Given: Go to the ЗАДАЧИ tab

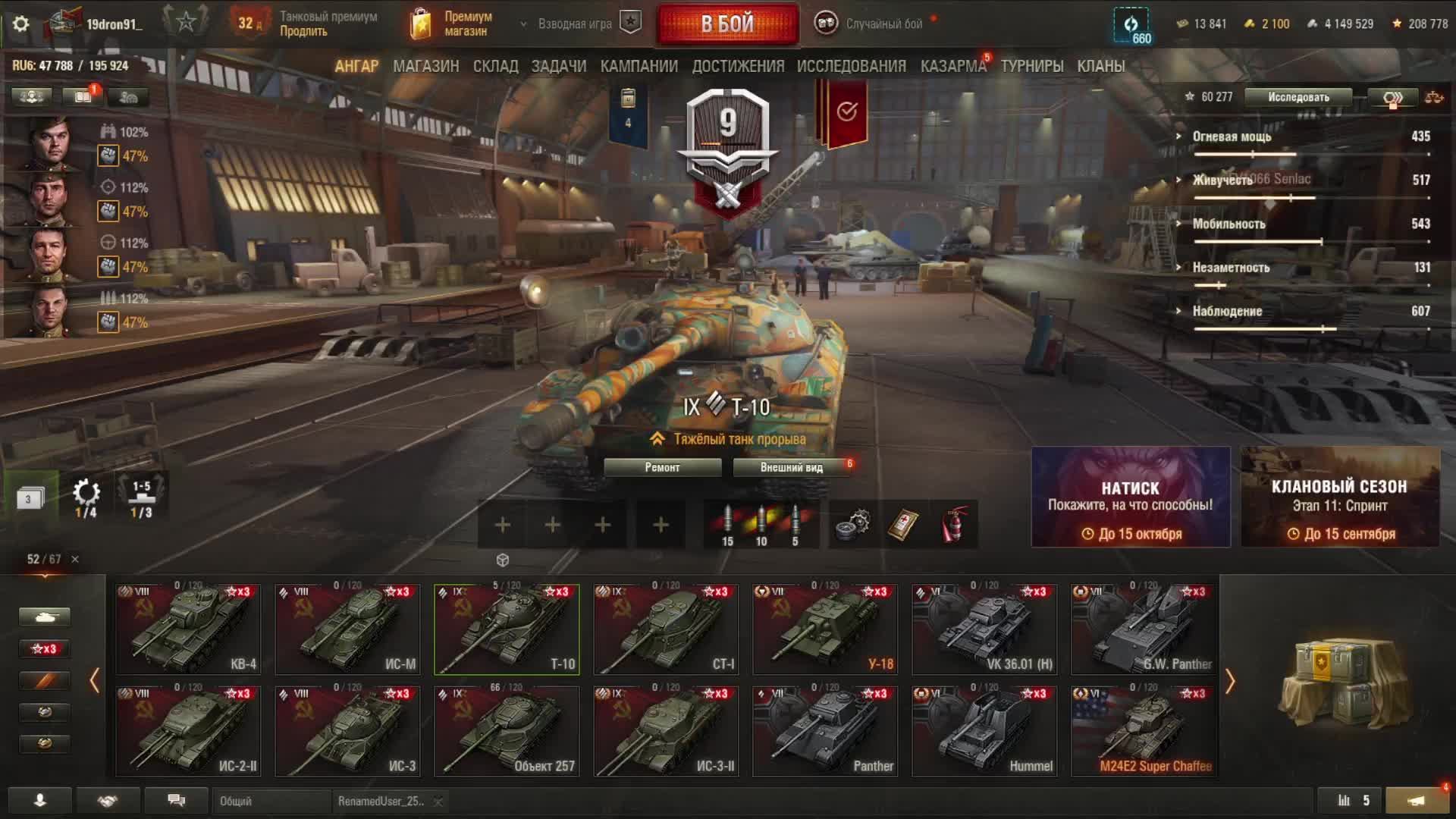Looking at the screenshot, I should pyautogui.click(x=558, y=67).
